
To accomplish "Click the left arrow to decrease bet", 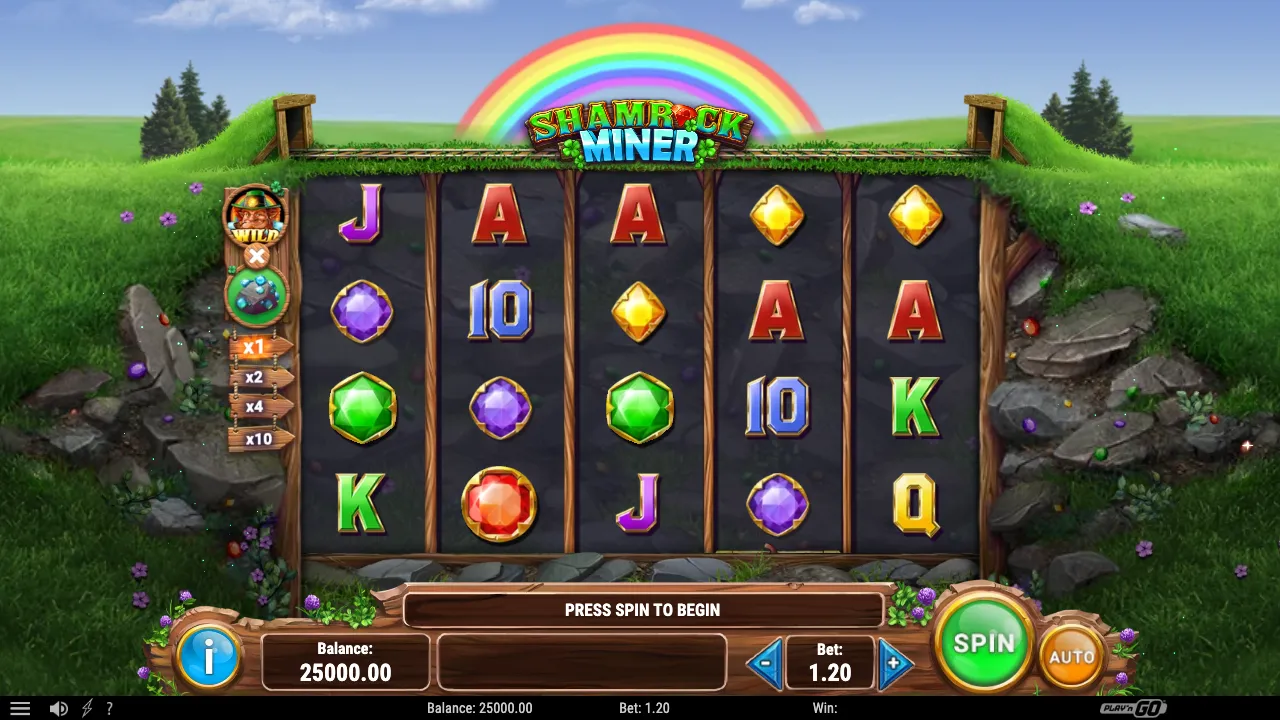I will (x=766, y=661).
